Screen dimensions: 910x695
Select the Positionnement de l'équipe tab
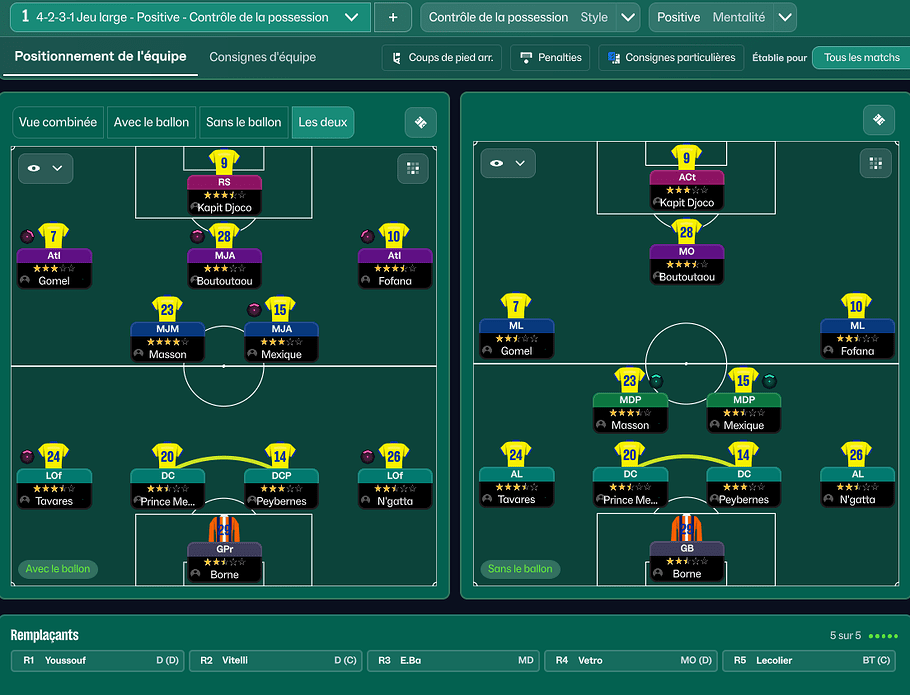100,57
